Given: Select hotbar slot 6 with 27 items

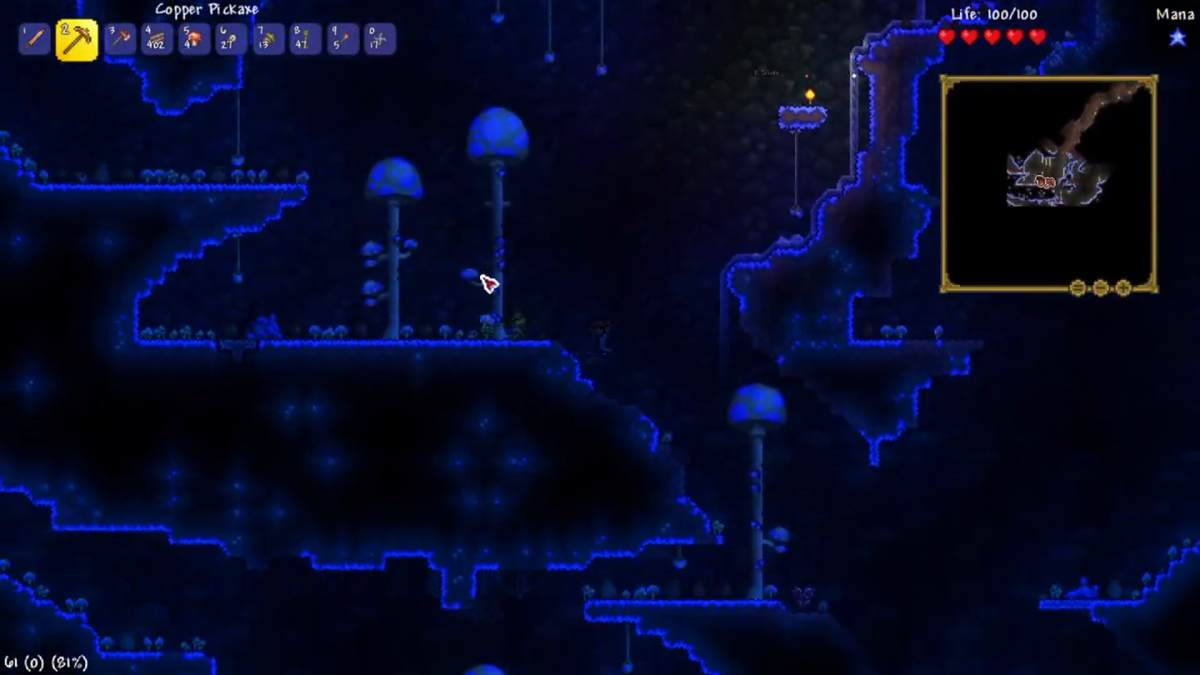Looking at the screenshot, I should 231,40.
